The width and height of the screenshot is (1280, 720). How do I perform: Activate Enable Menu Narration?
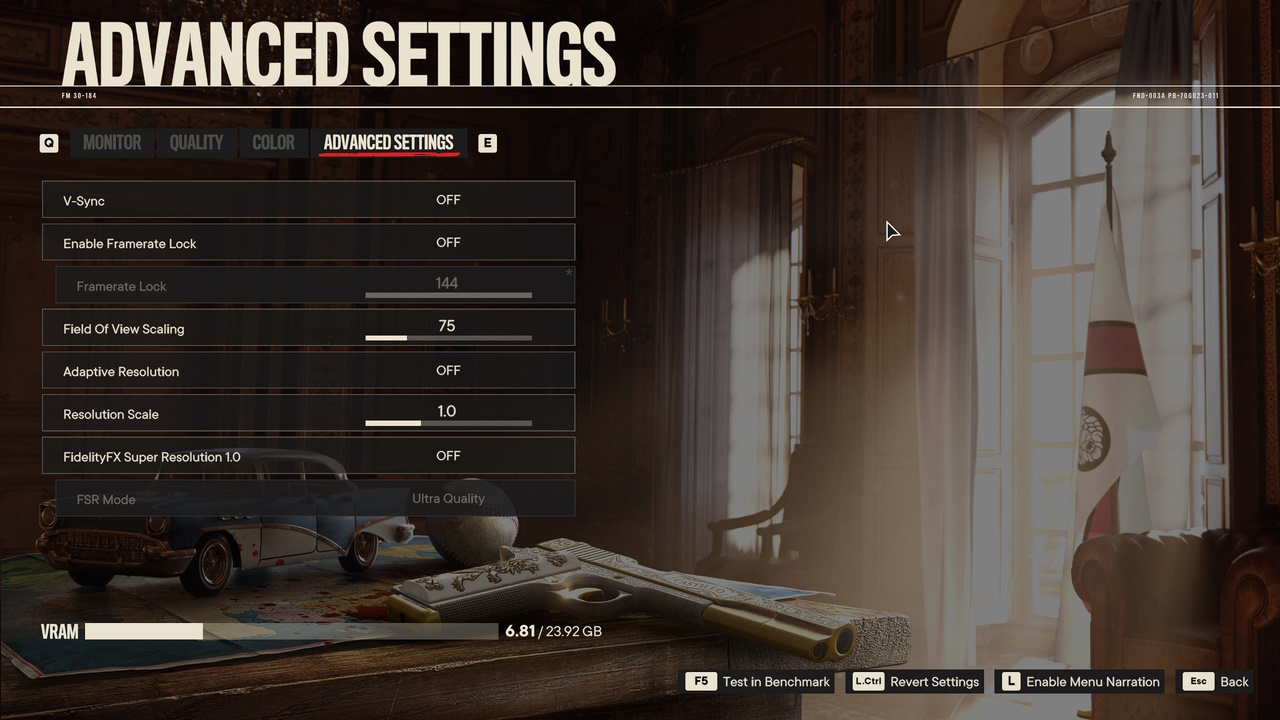click(1081, 682)
